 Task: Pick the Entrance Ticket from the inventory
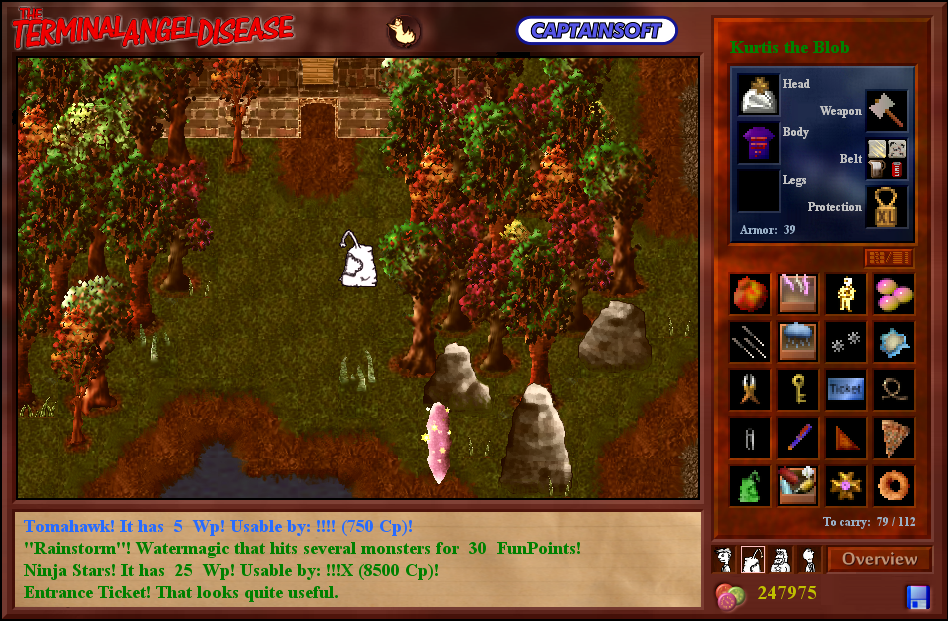point(845,390)
